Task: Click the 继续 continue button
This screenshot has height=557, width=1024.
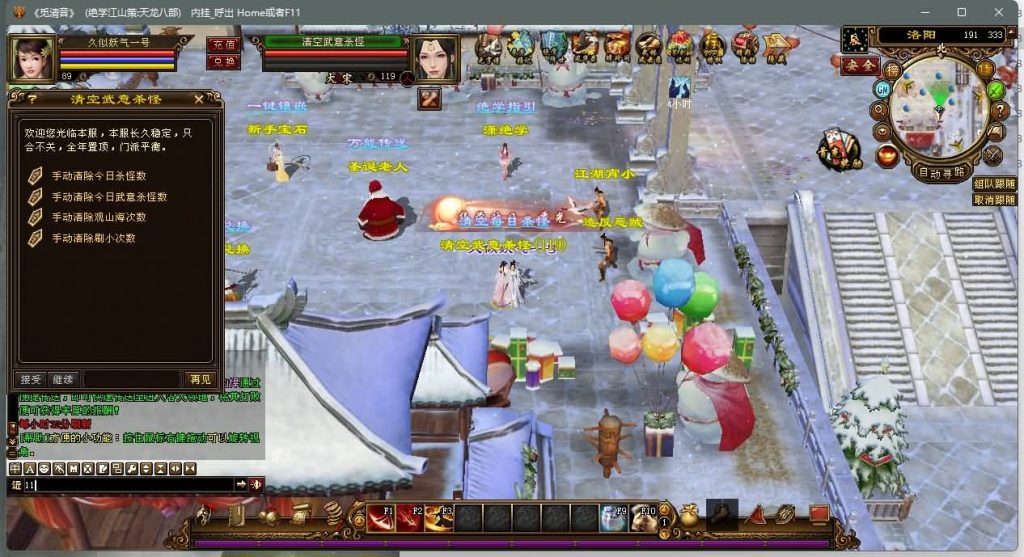Action: click(63, 379)
